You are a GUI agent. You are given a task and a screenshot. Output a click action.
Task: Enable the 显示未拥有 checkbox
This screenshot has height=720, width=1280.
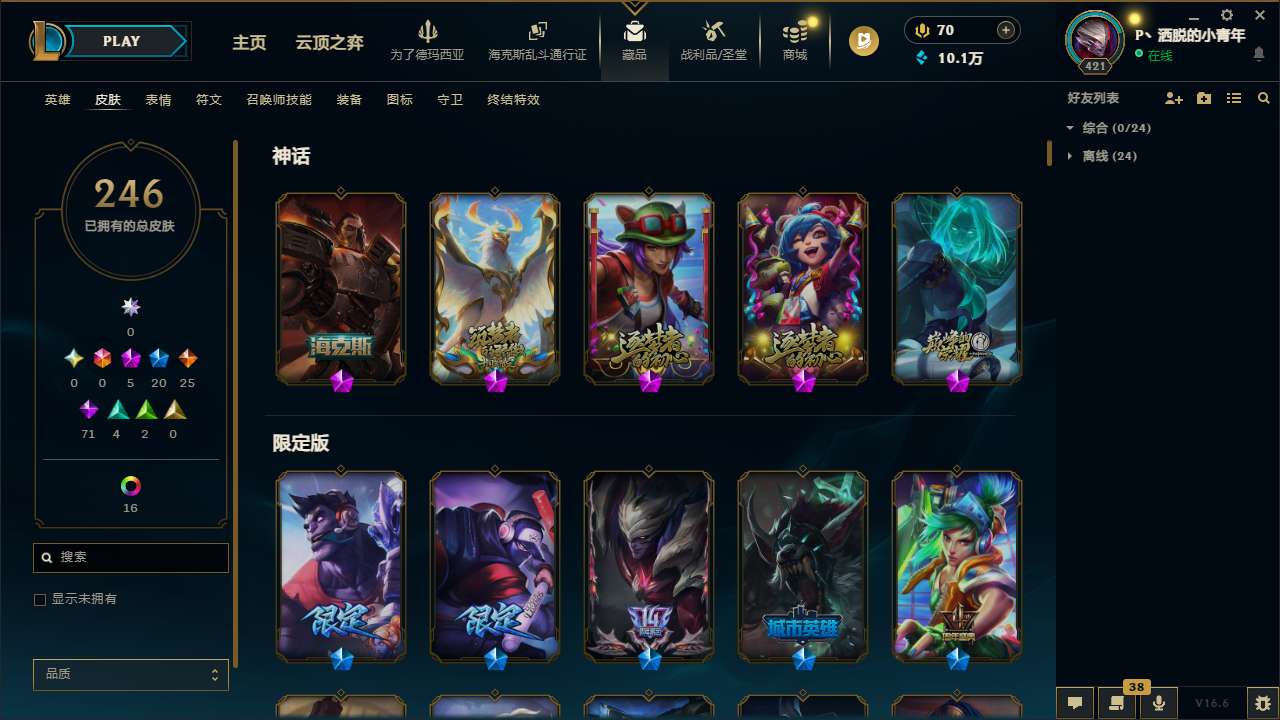[40, 599]
